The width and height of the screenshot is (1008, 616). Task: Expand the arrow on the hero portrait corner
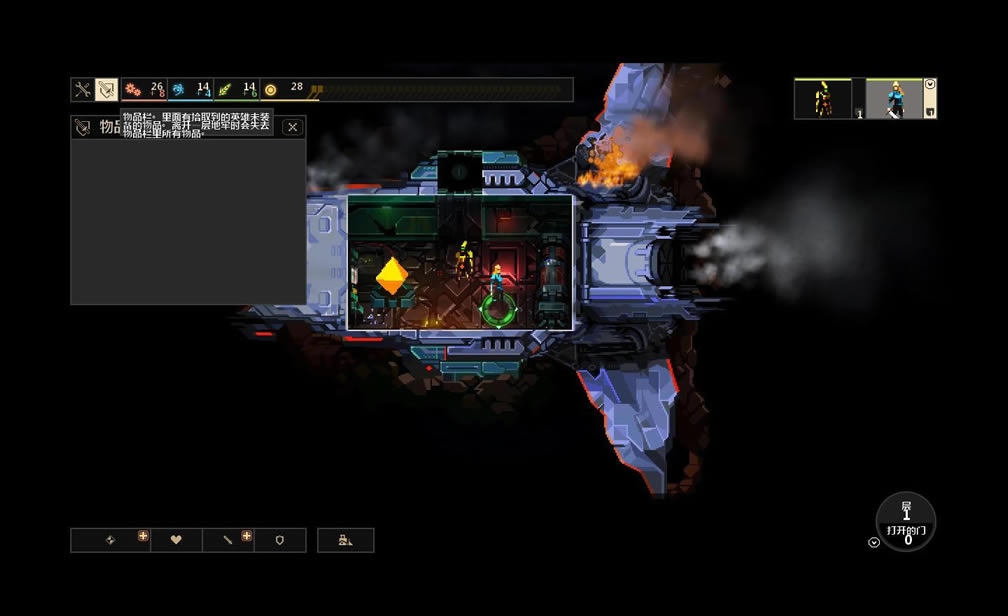coord(930,84)
